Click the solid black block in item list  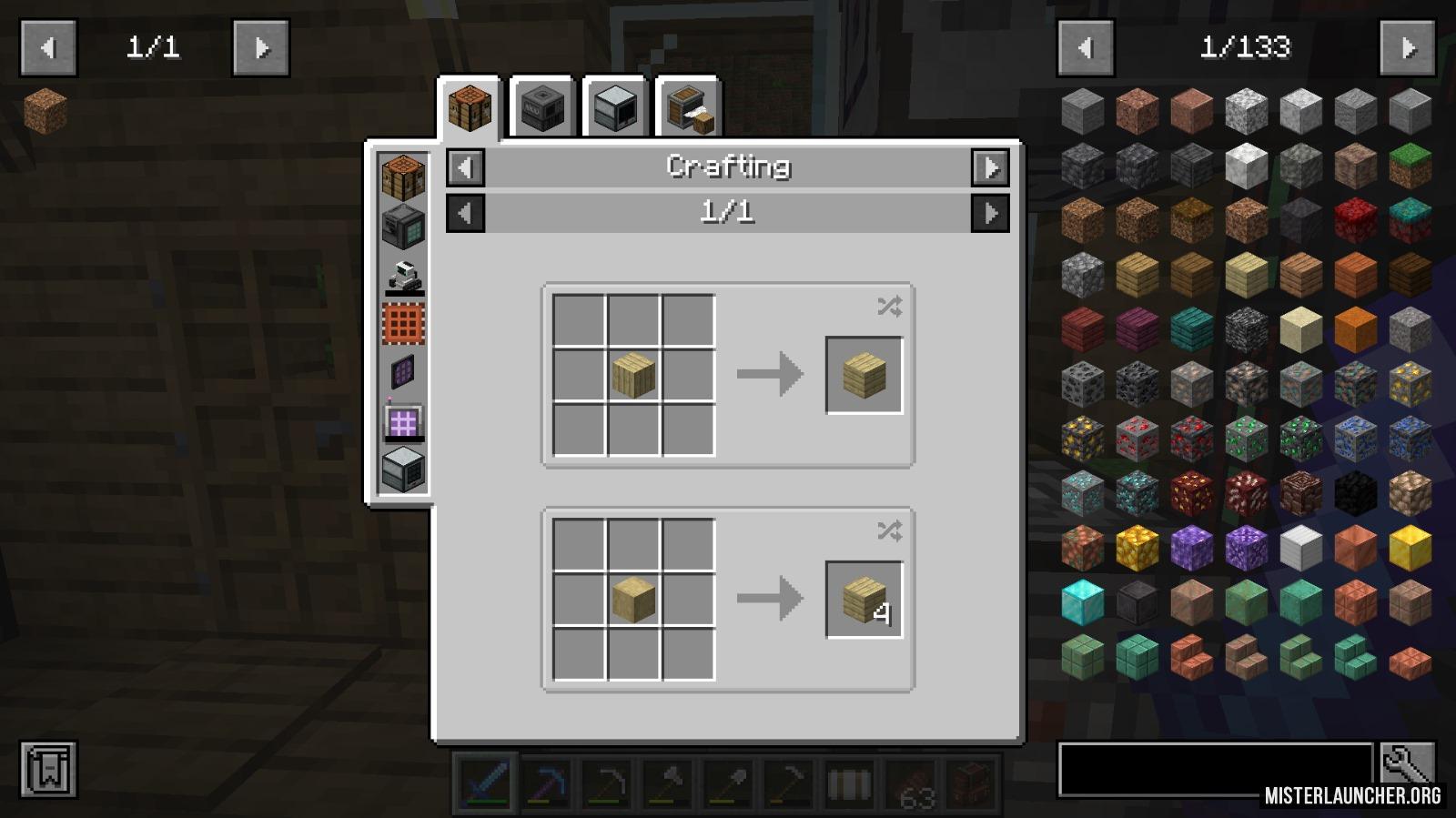pyautogui.click(x=1355, y=492)
